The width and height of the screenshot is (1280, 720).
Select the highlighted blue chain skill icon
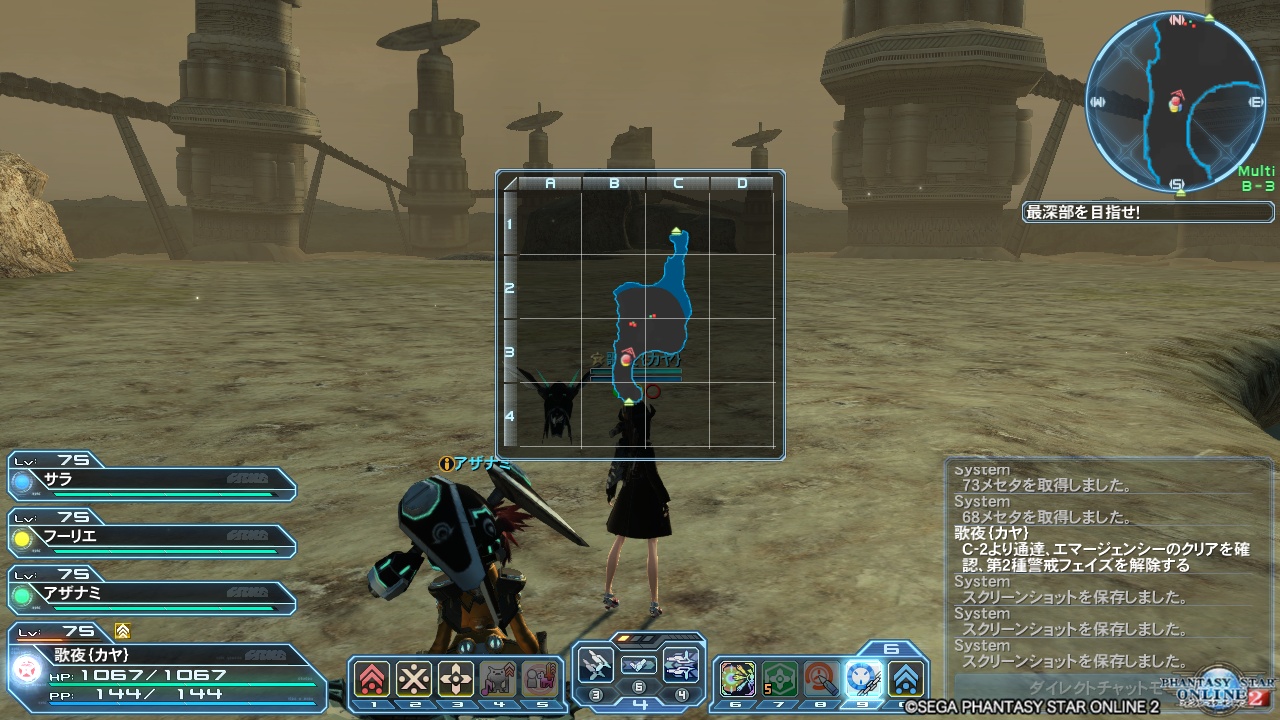coord(864,679)
